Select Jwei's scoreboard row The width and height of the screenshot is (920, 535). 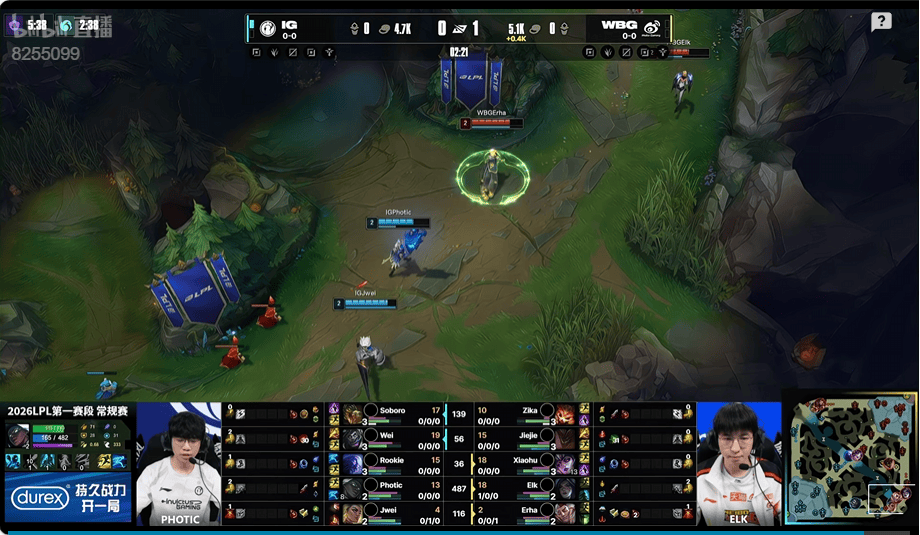(x=392, y=511)
